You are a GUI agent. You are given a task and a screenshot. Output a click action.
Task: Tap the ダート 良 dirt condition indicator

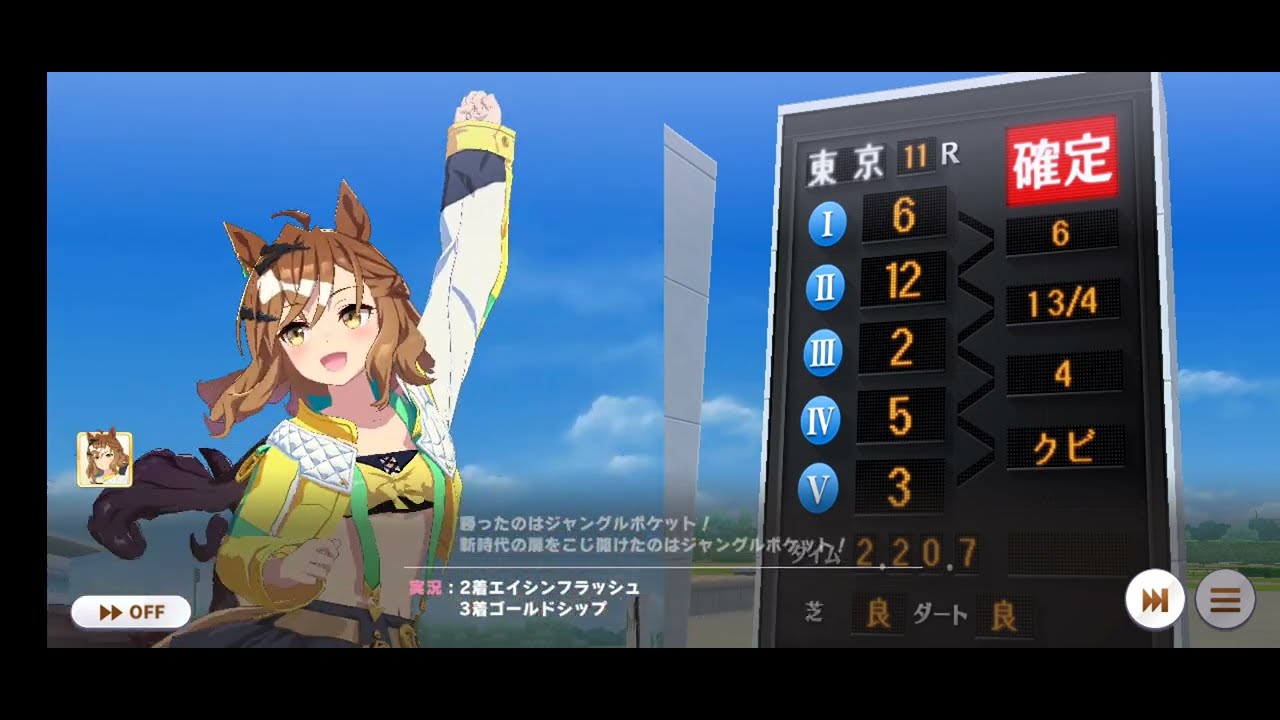970,613
